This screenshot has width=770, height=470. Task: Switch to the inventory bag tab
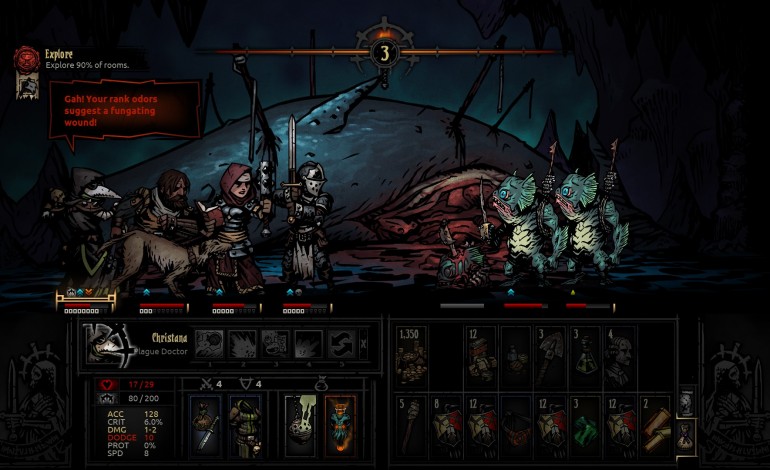coord(686,434)
